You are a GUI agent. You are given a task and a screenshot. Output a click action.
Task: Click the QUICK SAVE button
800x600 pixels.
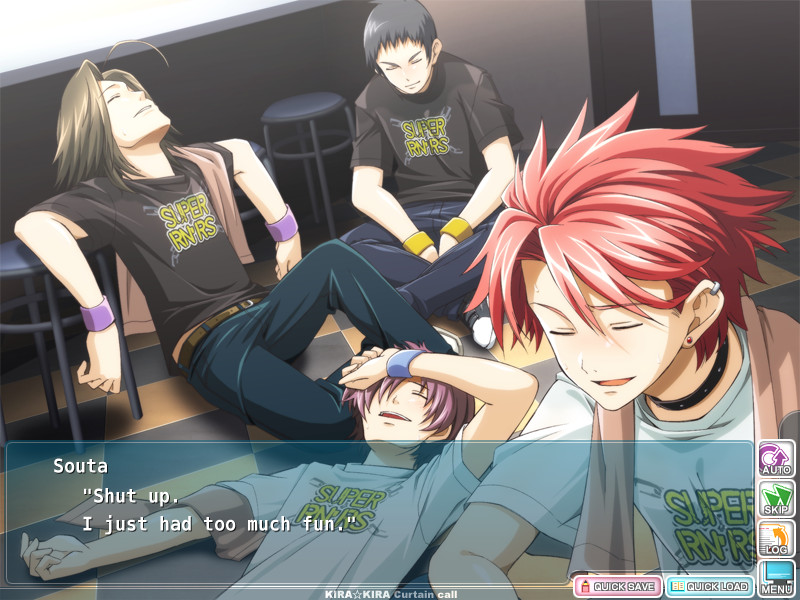pyautogui.click(x=616, y=586)
